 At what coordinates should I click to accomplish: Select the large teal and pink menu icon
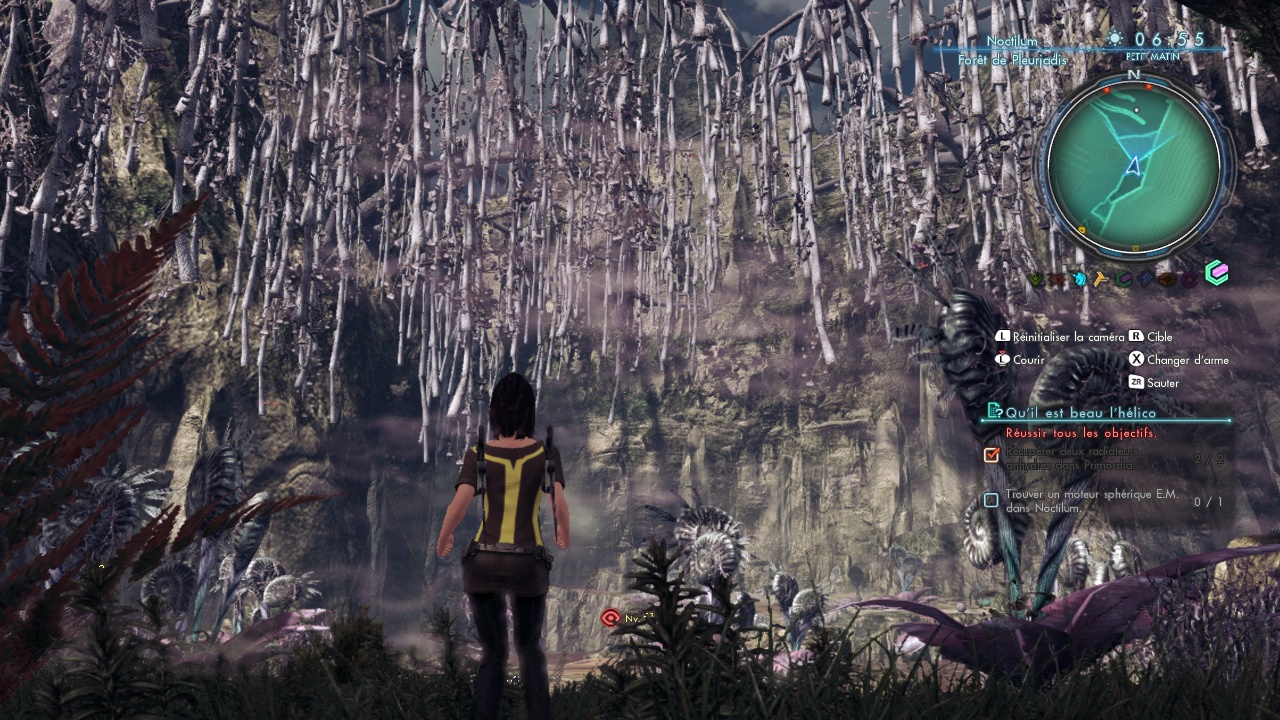click(1216, 273)
